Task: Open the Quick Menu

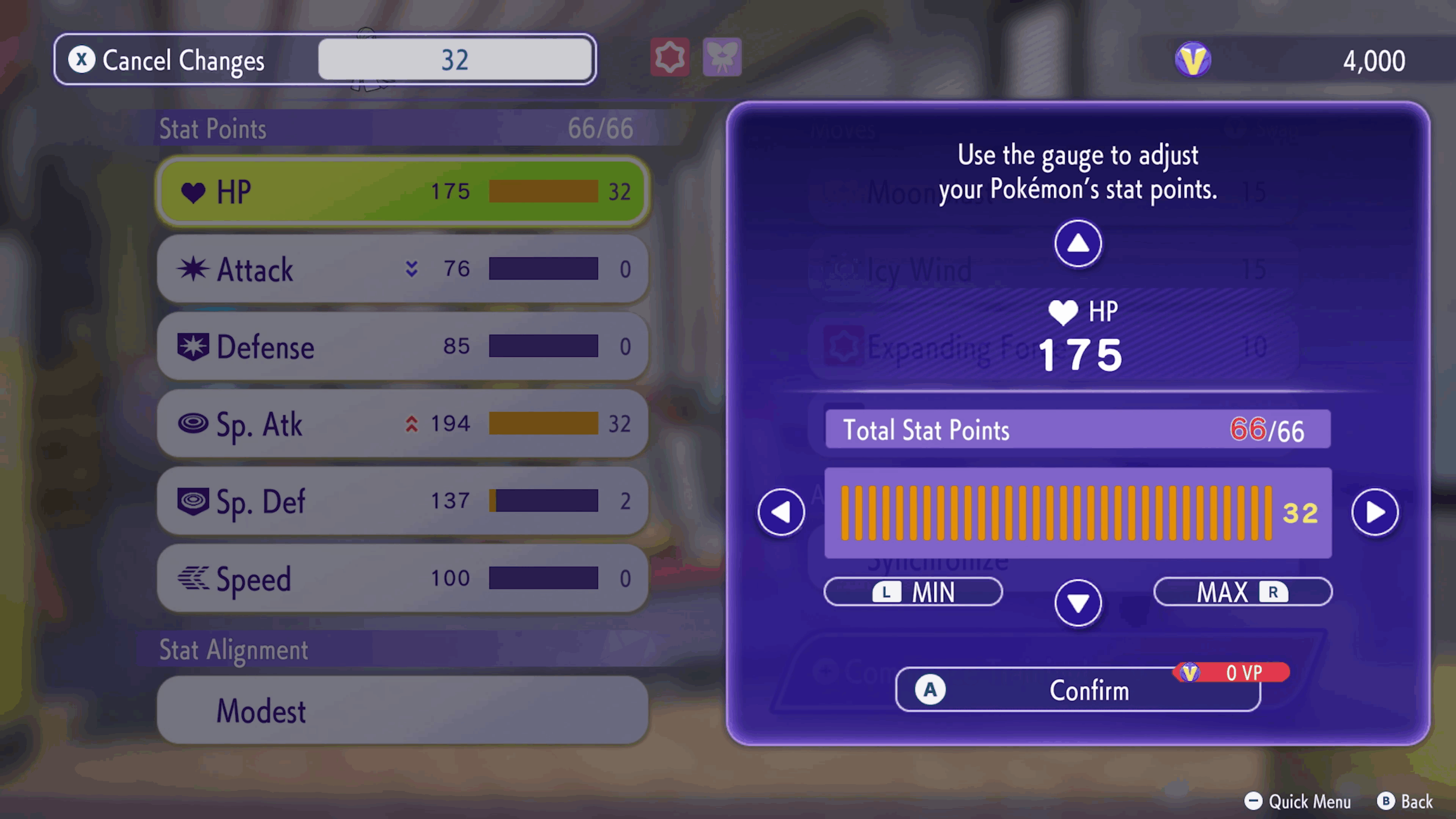Action: 1297,802
